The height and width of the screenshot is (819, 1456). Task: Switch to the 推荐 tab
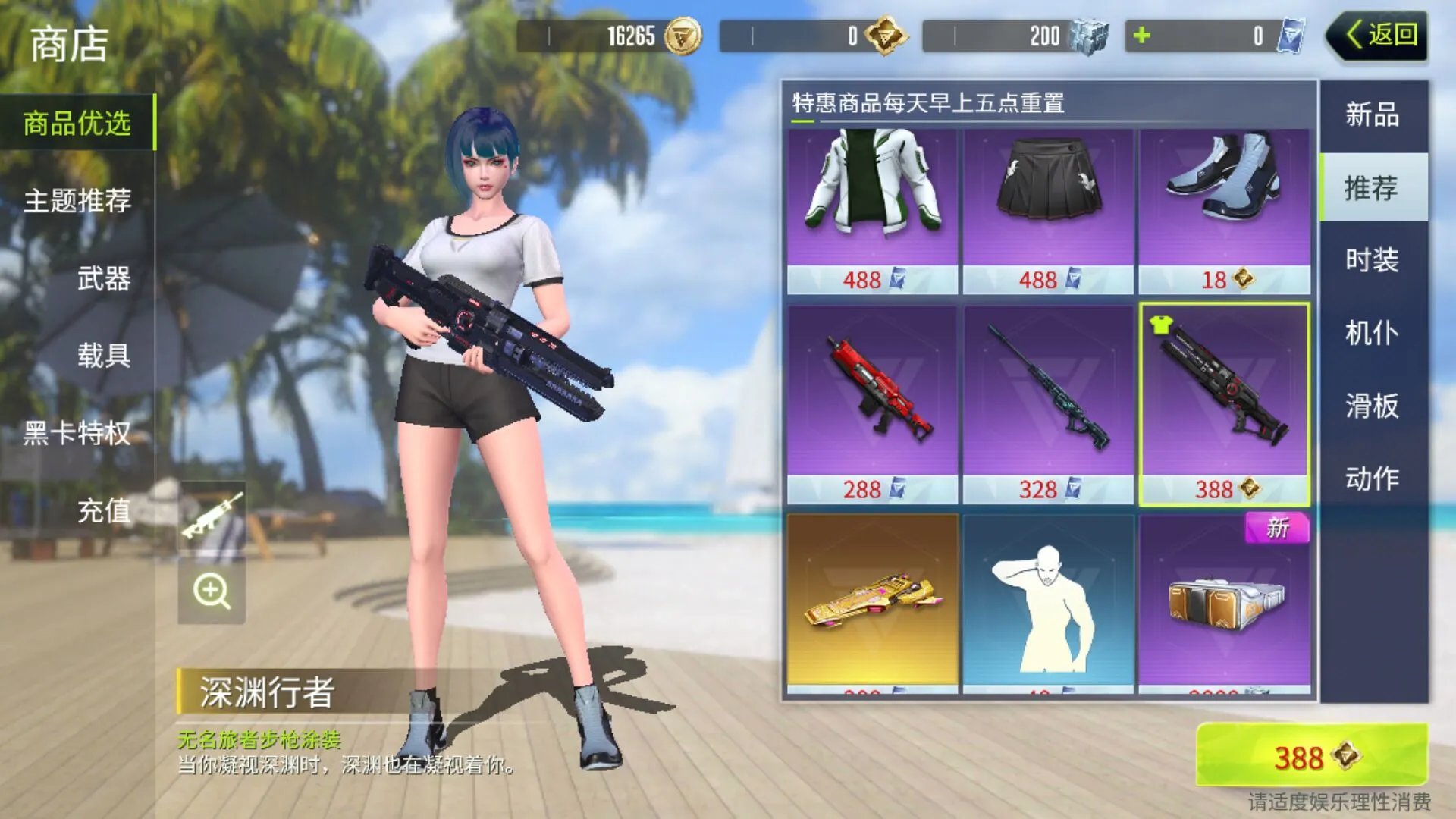tap(1373, 188)
